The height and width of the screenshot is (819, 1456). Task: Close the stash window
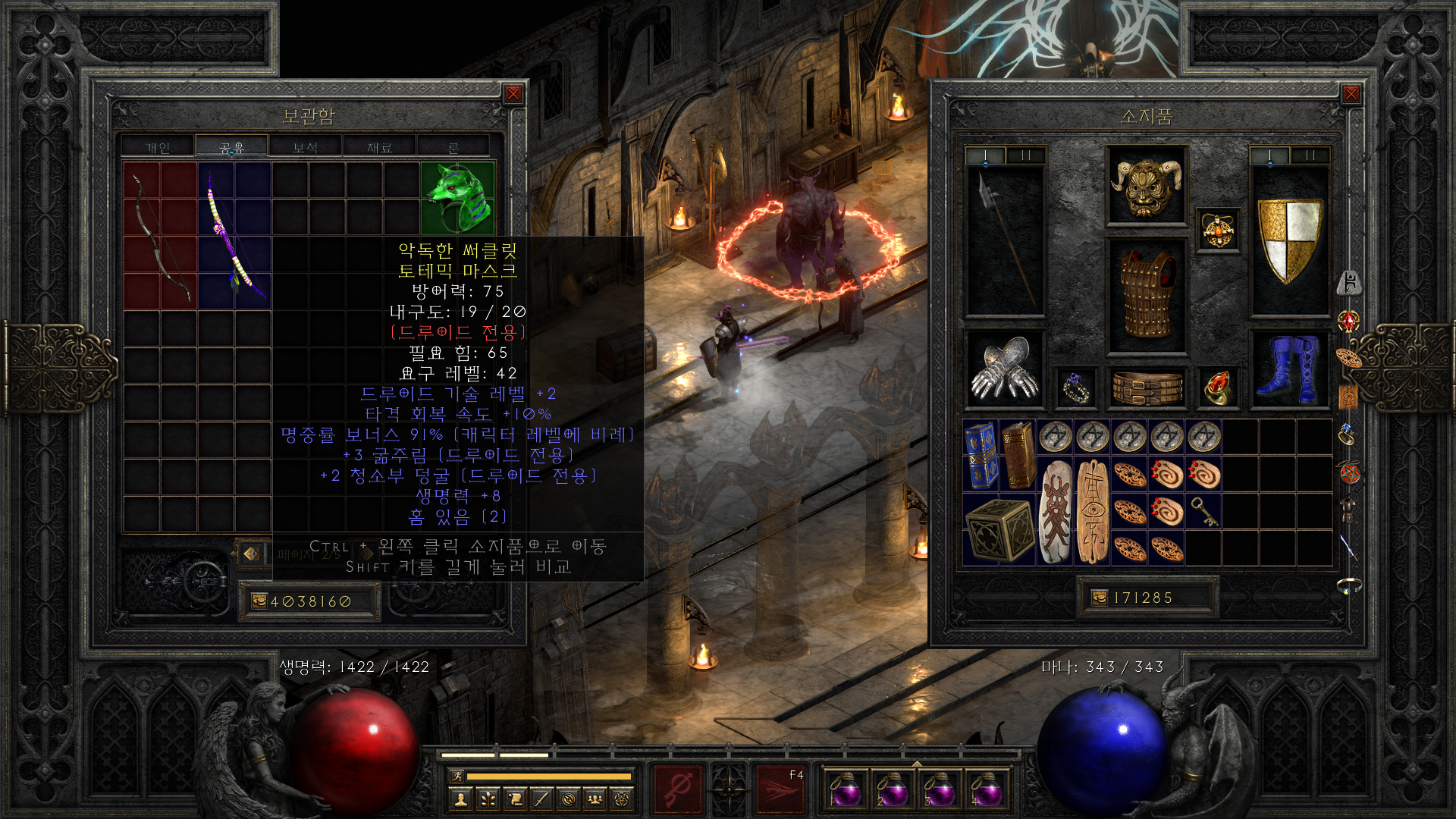[513, 94]
